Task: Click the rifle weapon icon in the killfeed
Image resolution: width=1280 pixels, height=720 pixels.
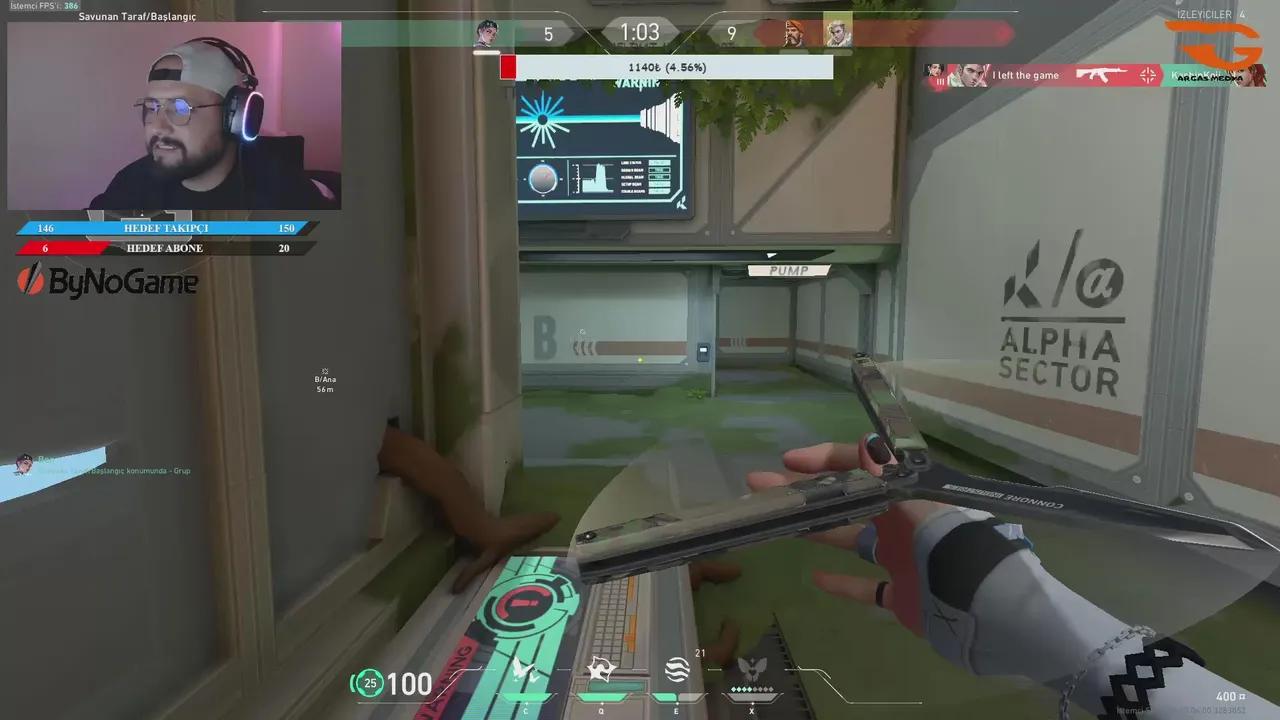Action: [x=1100, y=74]
